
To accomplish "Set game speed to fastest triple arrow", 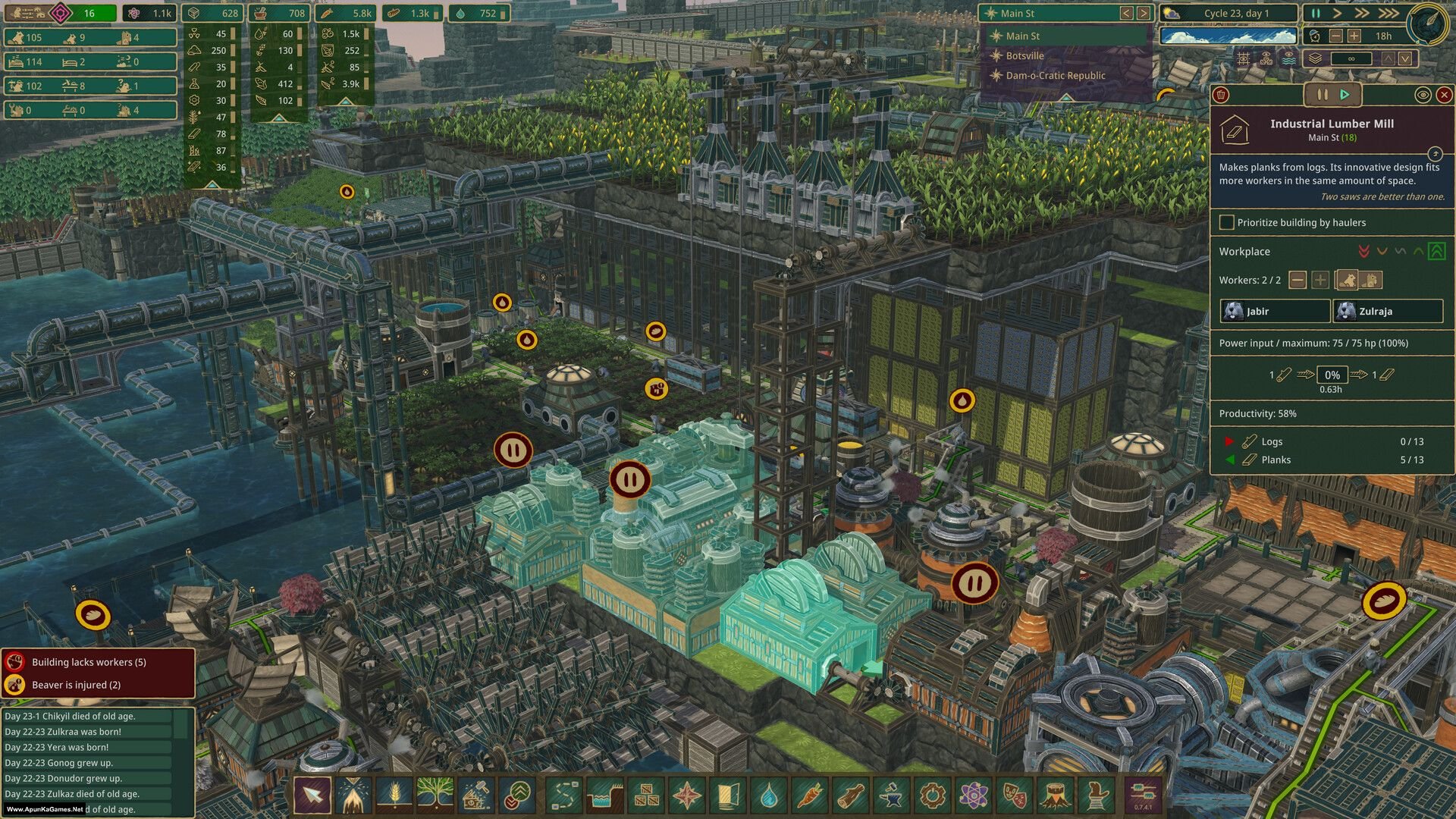I will (x=1389, y=13).
